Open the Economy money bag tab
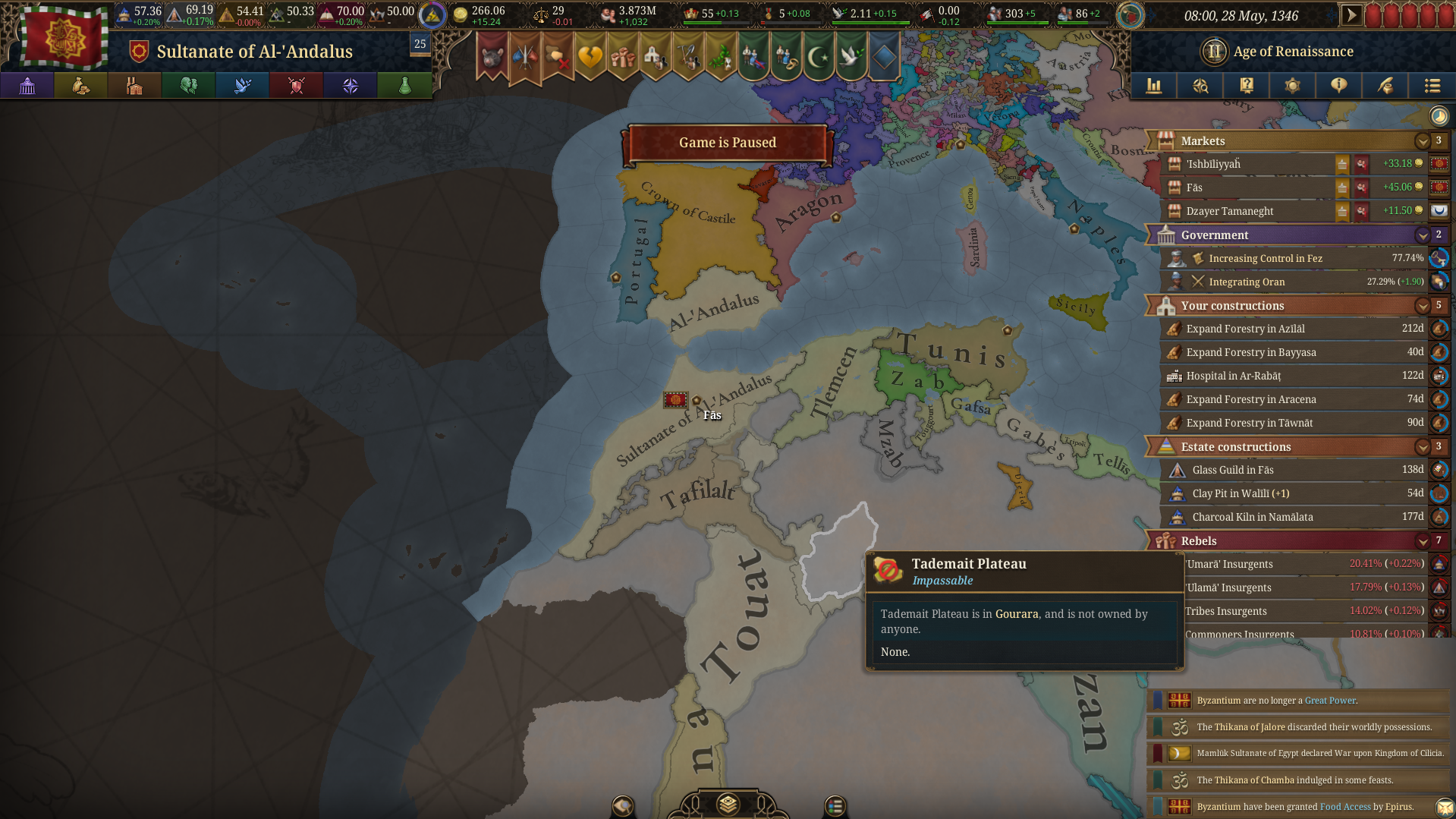Image resolution: width=1456 pixels, height=819 pixels. click(81, 86)
